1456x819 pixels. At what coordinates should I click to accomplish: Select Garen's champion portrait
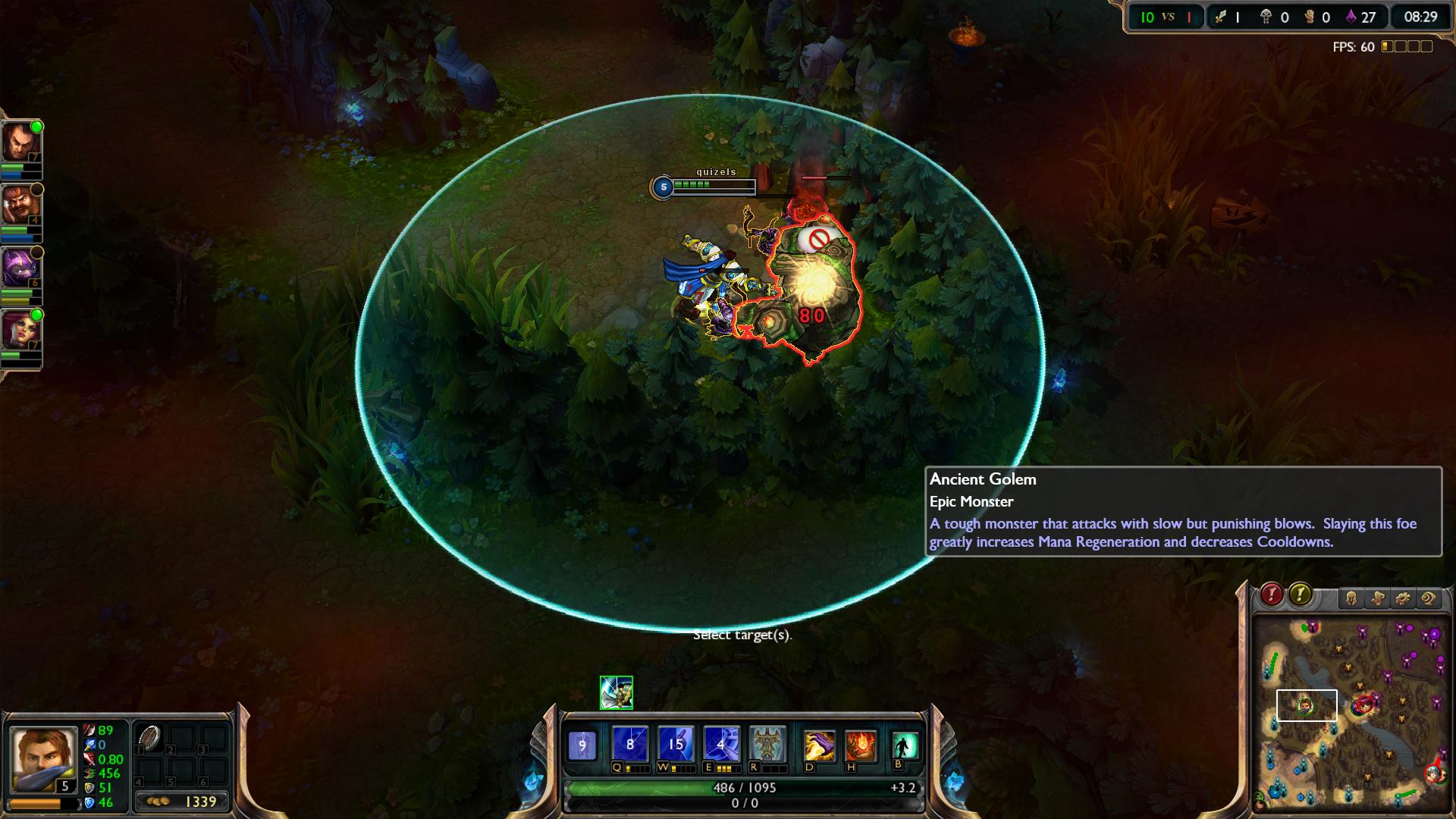coord(42,758)
